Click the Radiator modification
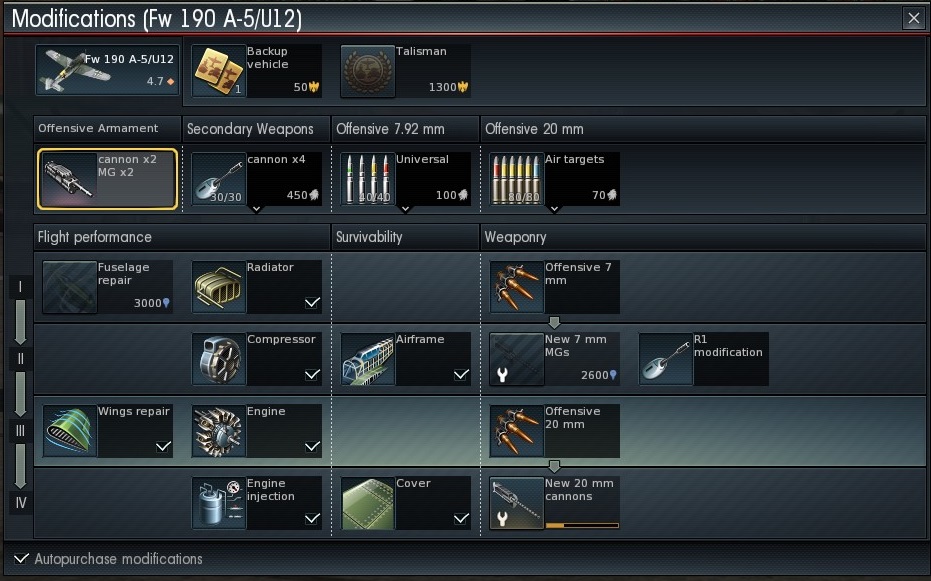This screenshot has width=931, height=581. pos(256,286)
